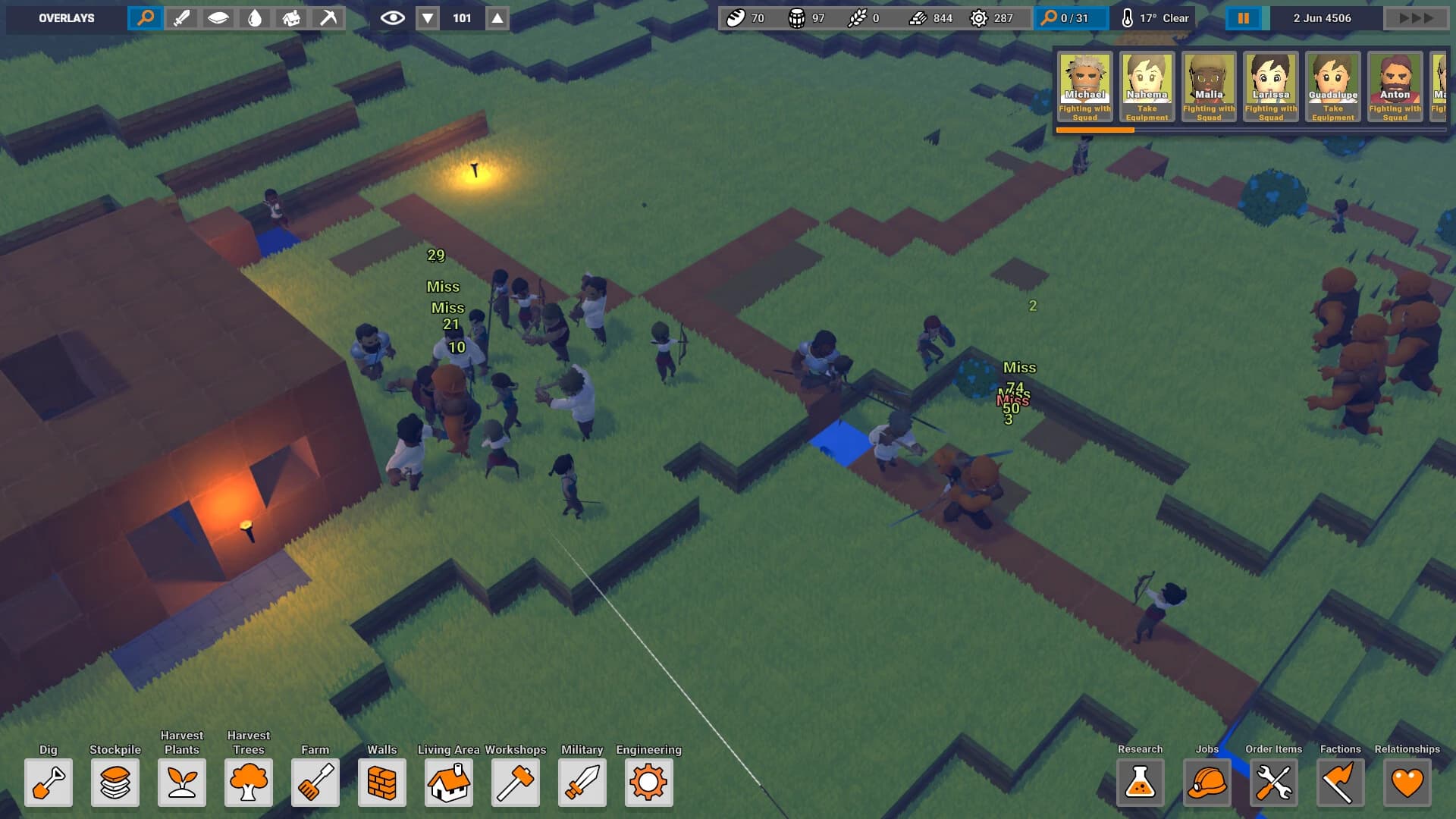
Task: Open the Stockpile tool
Action: 115,783
